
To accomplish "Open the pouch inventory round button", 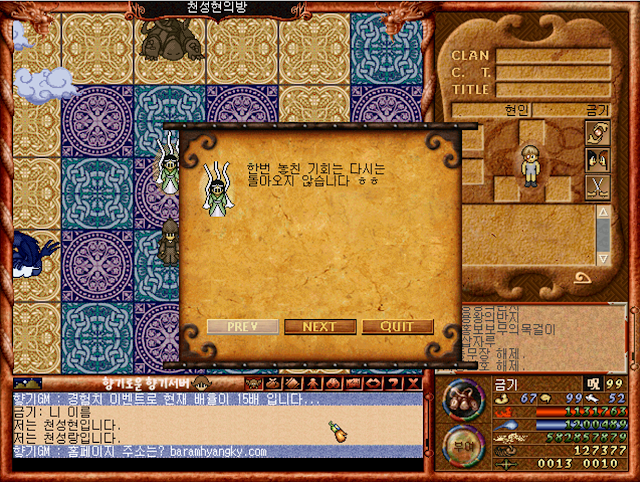I will click(x=461, y=399).
